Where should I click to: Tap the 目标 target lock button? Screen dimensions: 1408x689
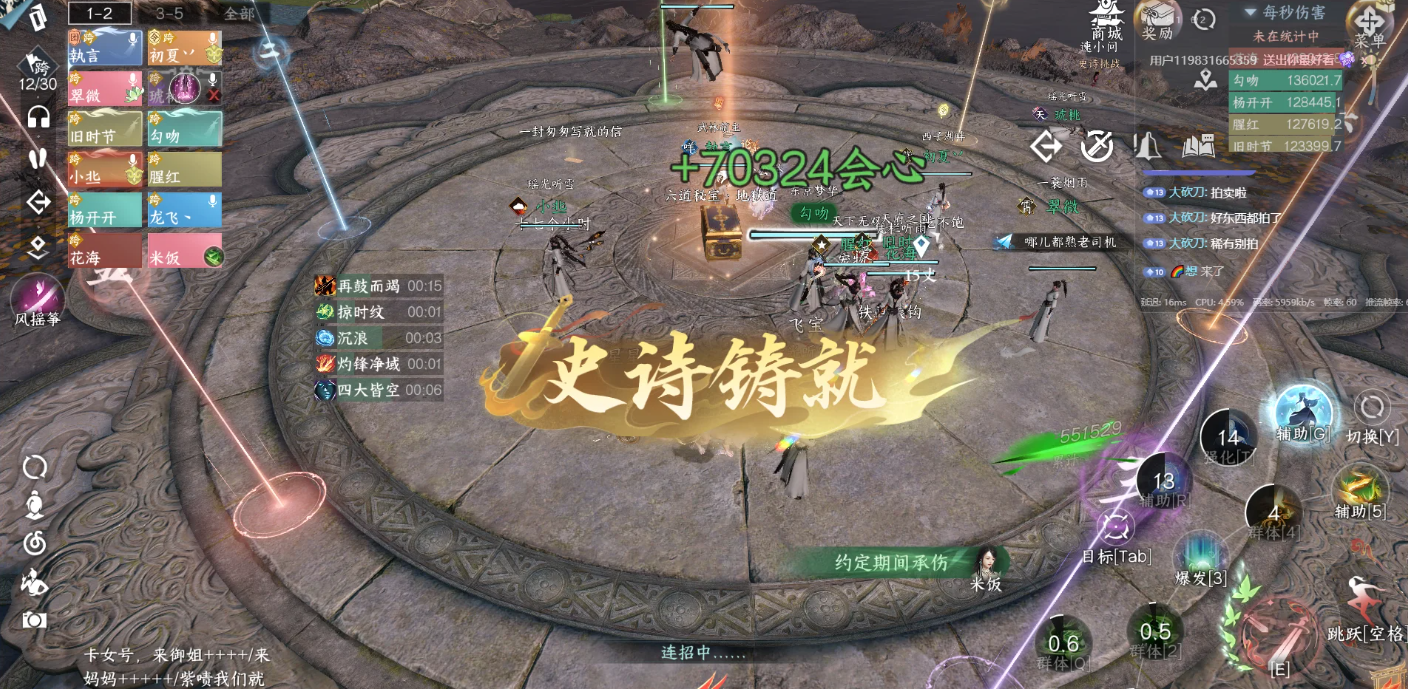coord(1116,528)
